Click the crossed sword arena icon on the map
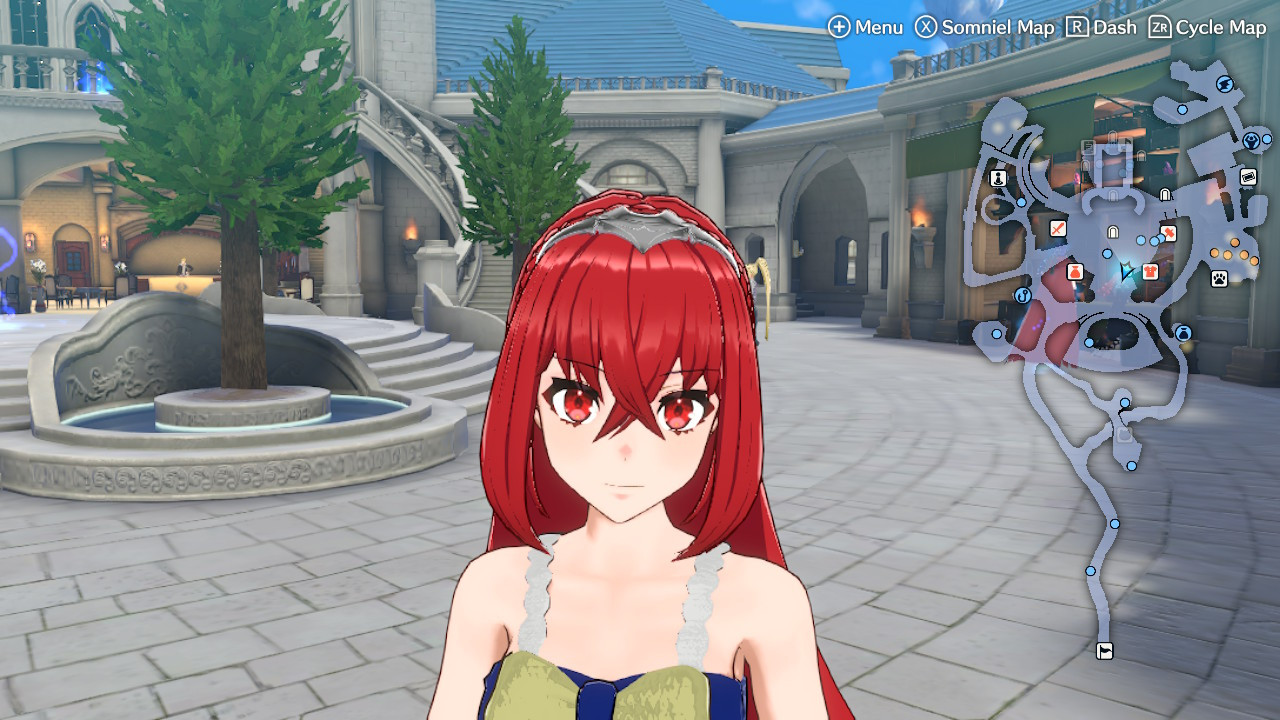1280x720 pixels. click(x=1056, y=229)
